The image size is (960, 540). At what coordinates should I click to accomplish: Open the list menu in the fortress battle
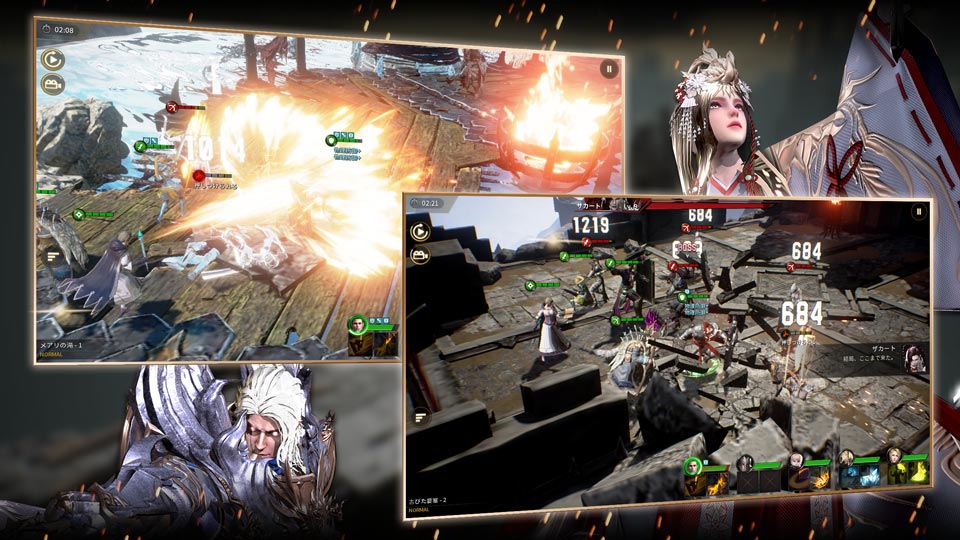420,414
